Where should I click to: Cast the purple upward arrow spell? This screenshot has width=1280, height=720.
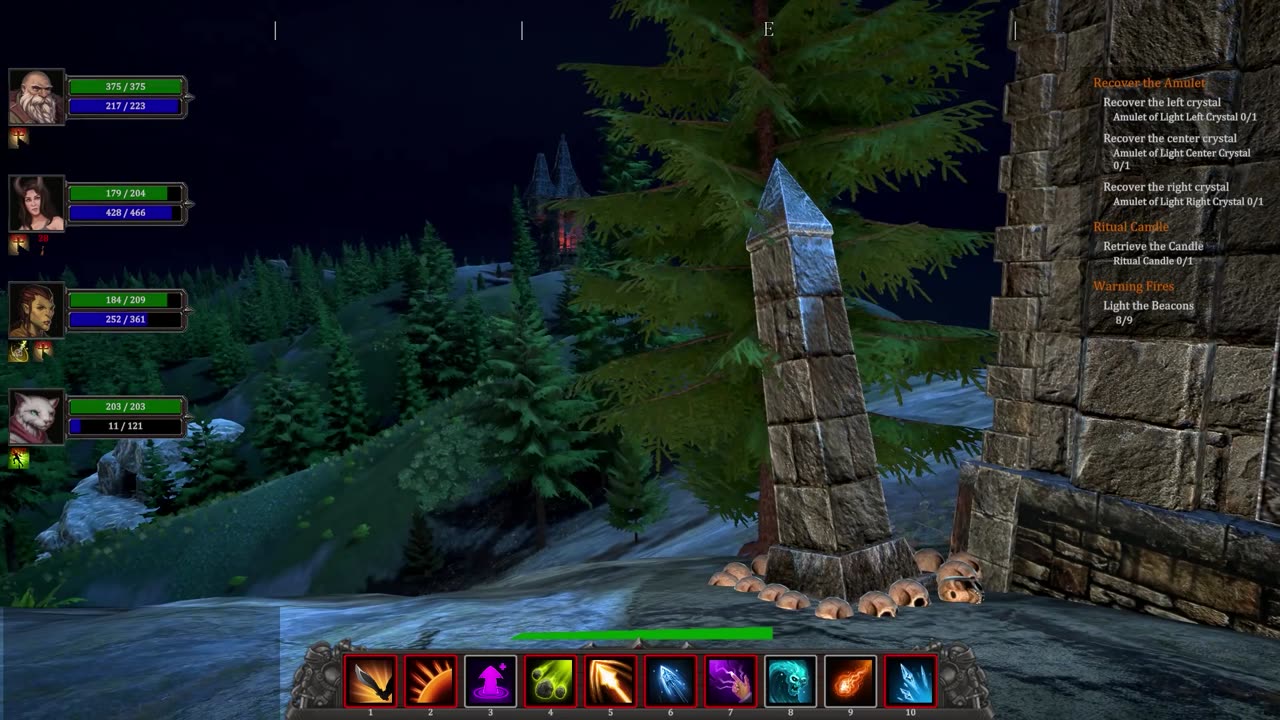point(490,681)
